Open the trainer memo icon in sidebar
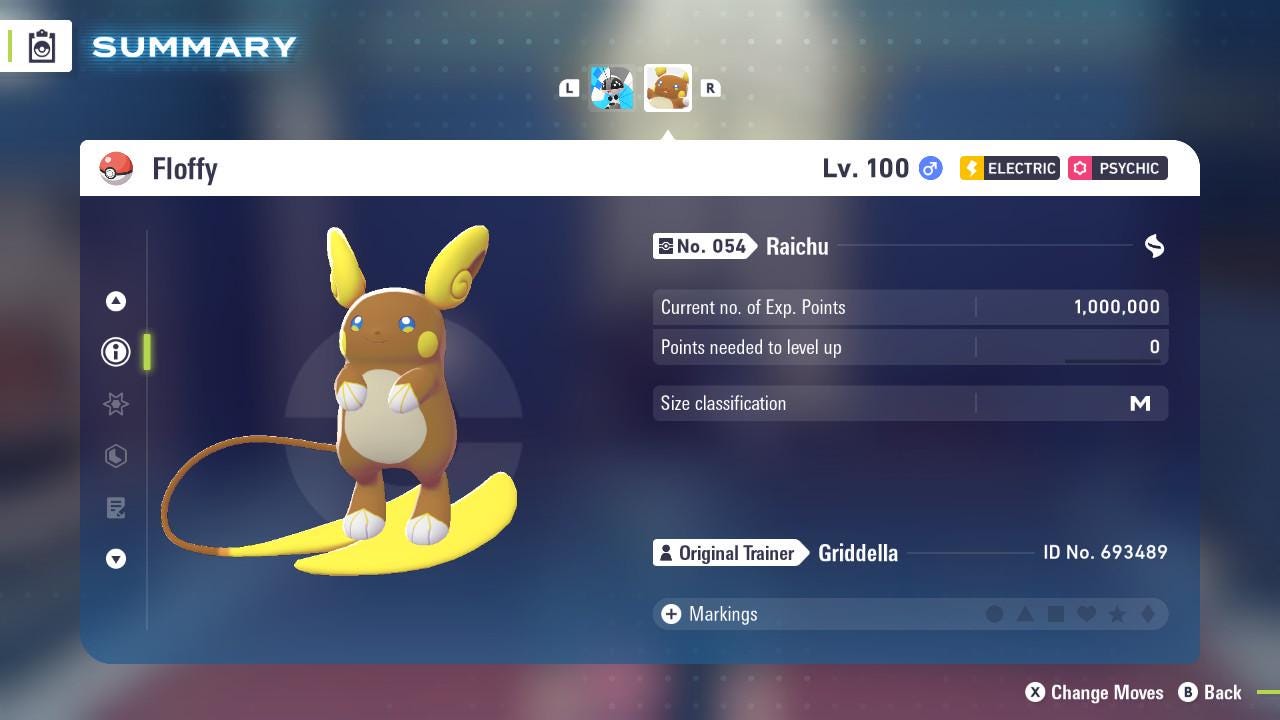Viewport: 1280px width, 720px height. [x=116, y=508]
